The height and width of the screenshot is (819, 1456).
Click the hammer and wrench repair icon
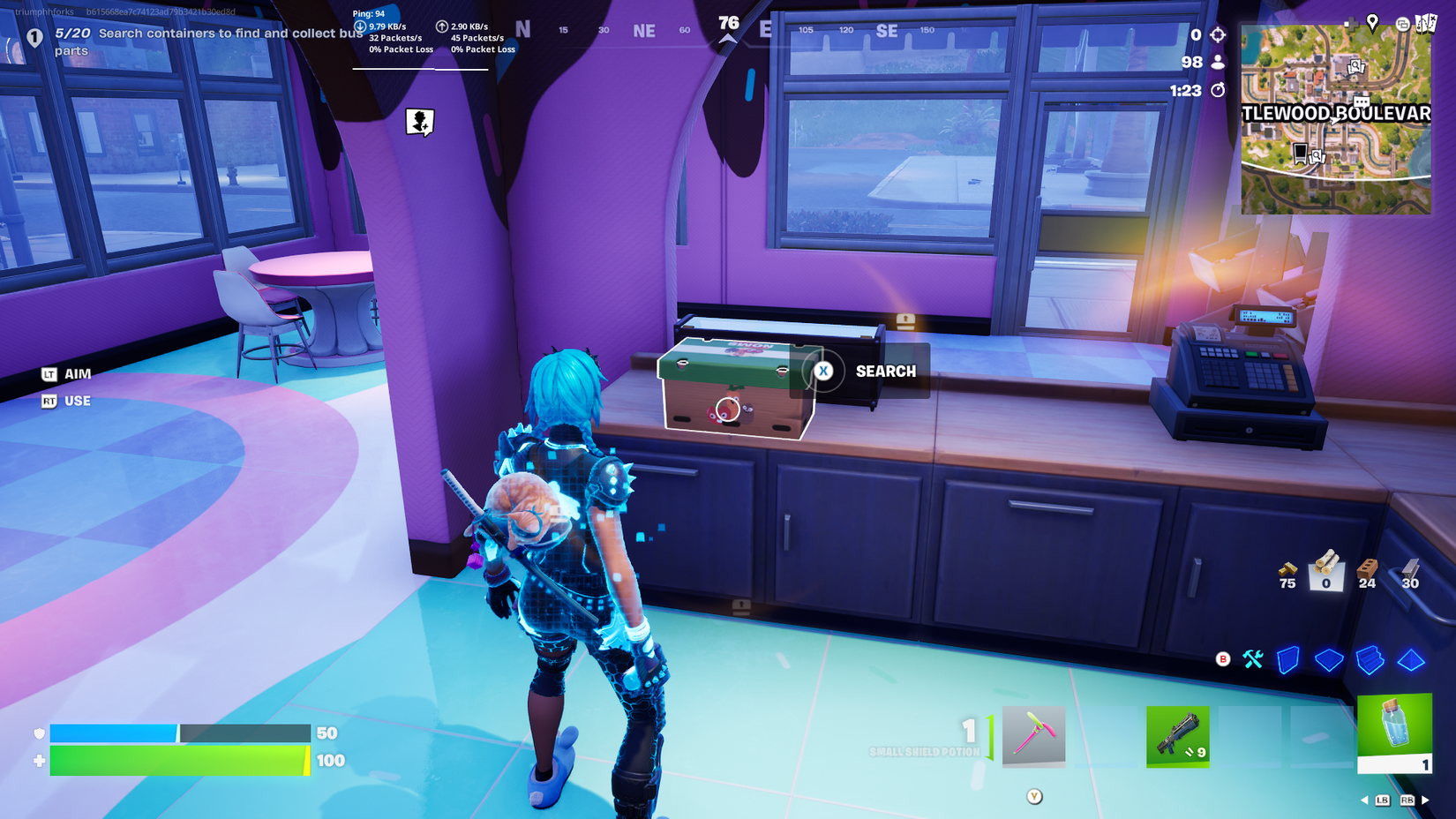pyautogui.click(x=1253, y=659)
